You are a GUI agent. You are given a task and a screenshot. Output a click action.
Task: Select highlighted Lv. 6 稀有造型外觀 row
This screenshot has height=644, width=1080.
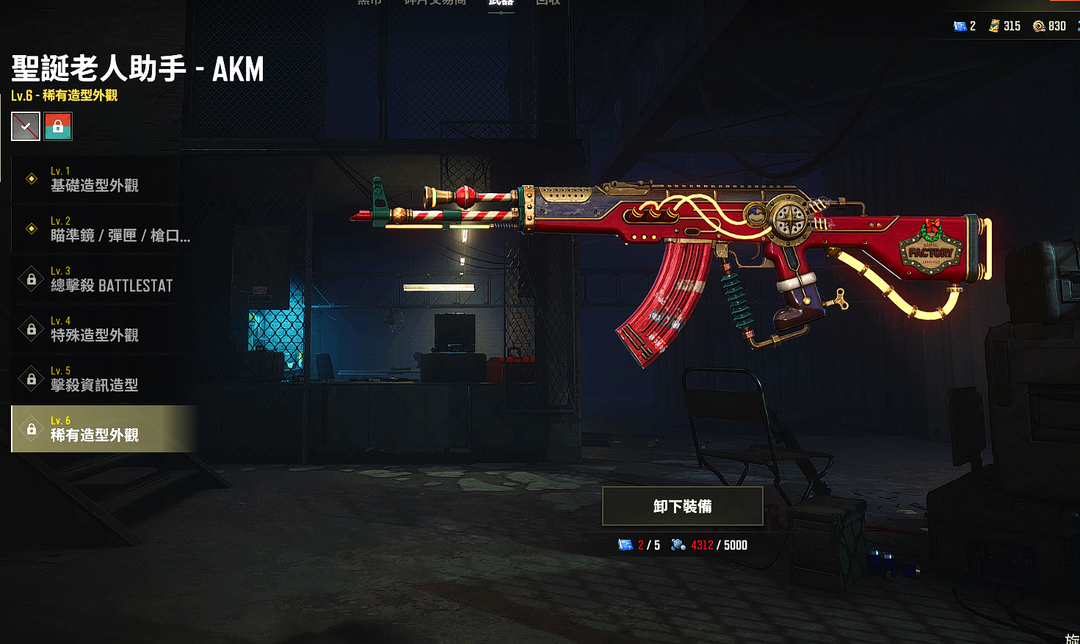point(100,429)
